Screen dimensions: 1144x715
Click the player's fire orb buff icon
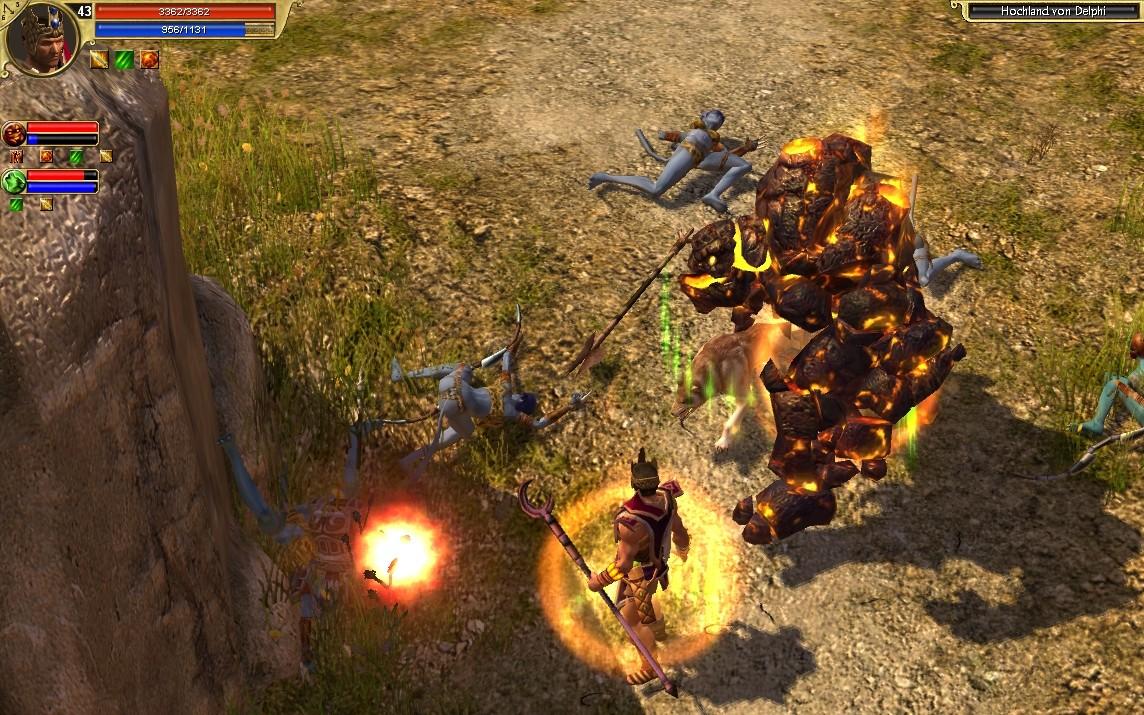(x=149, y=59)
